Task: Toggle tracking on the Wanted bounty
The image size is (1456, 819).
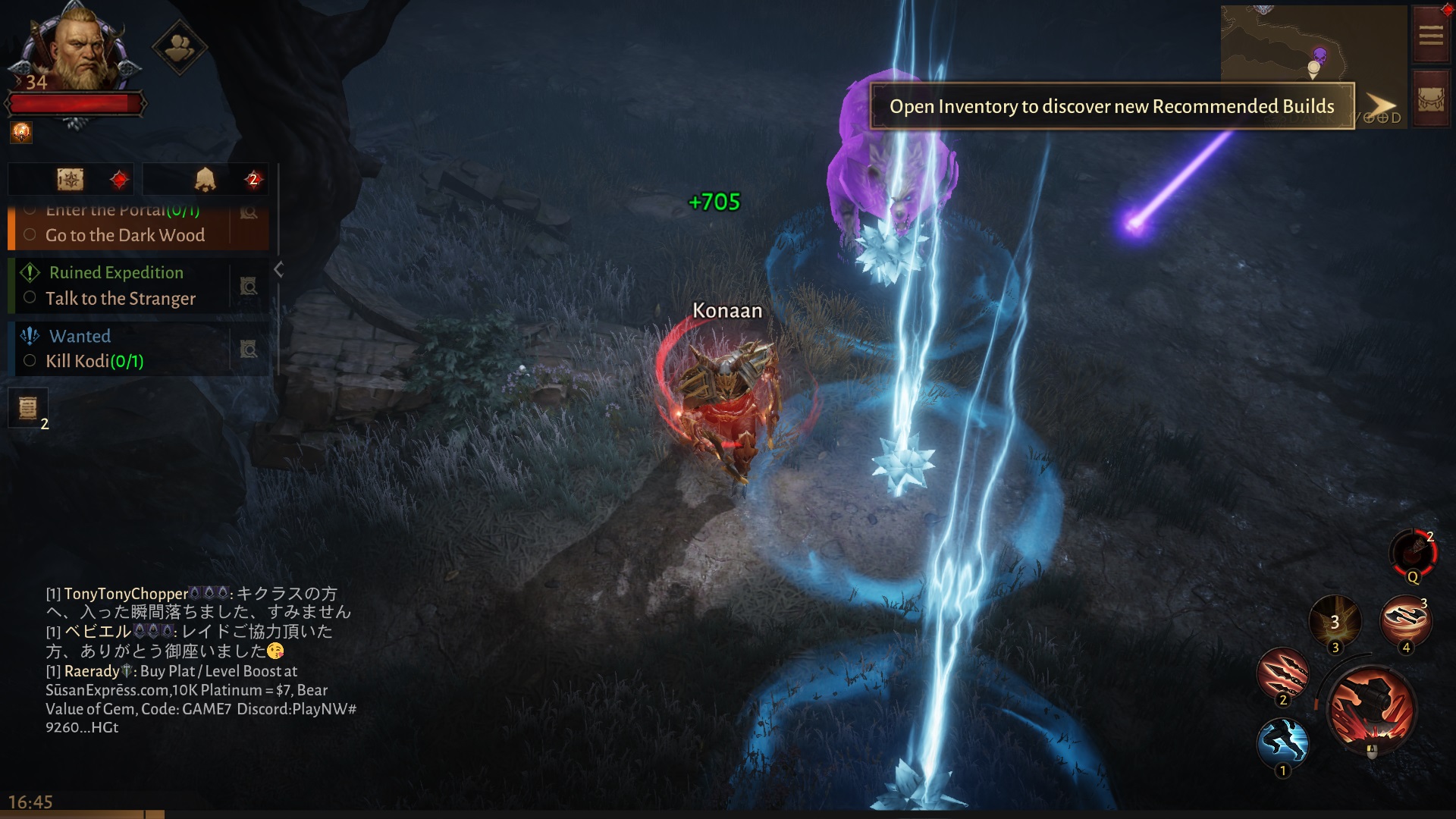Action: (249, 350)
